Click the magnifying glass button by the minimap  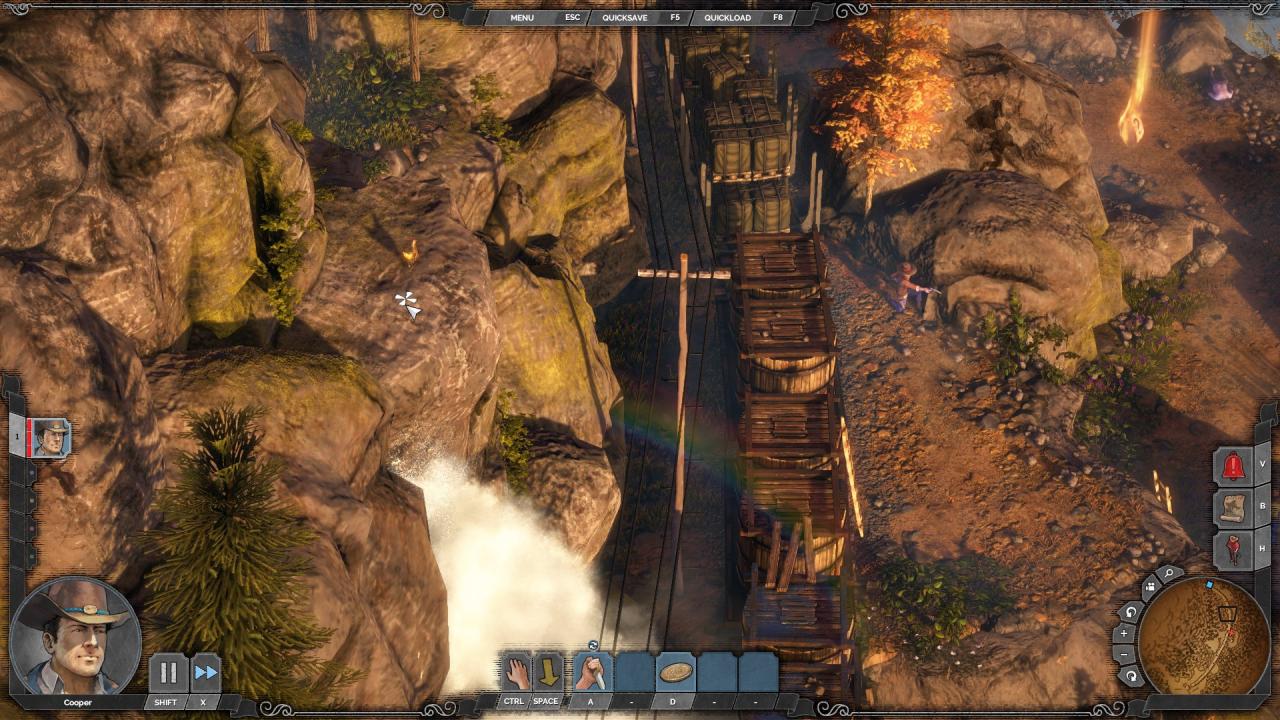tap(1168, 575)
